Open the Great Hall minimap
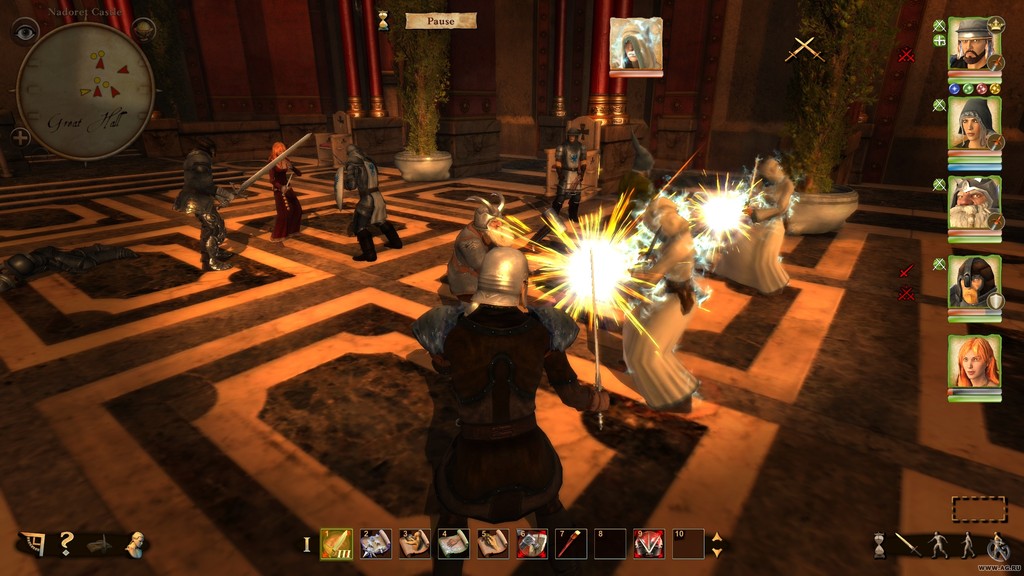 pyautogui.click(x=85, y=92)
